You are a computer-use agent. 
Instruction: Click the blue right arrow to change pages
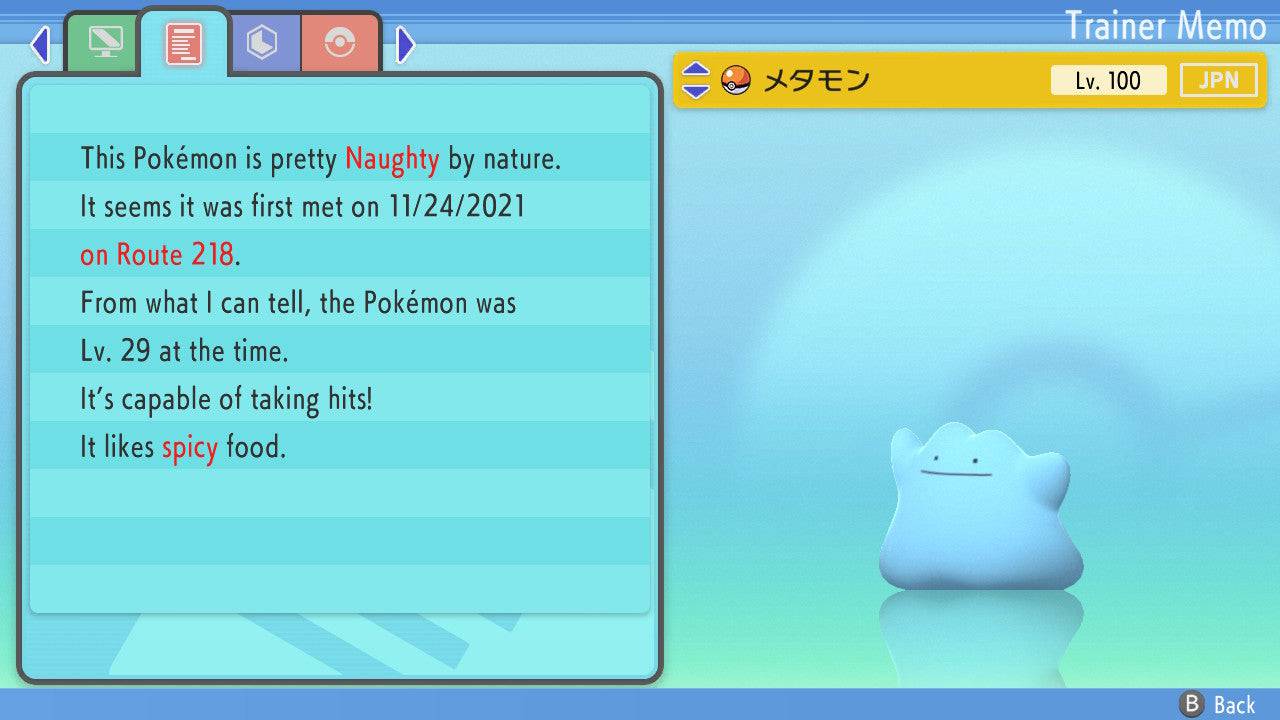[404, 45]
